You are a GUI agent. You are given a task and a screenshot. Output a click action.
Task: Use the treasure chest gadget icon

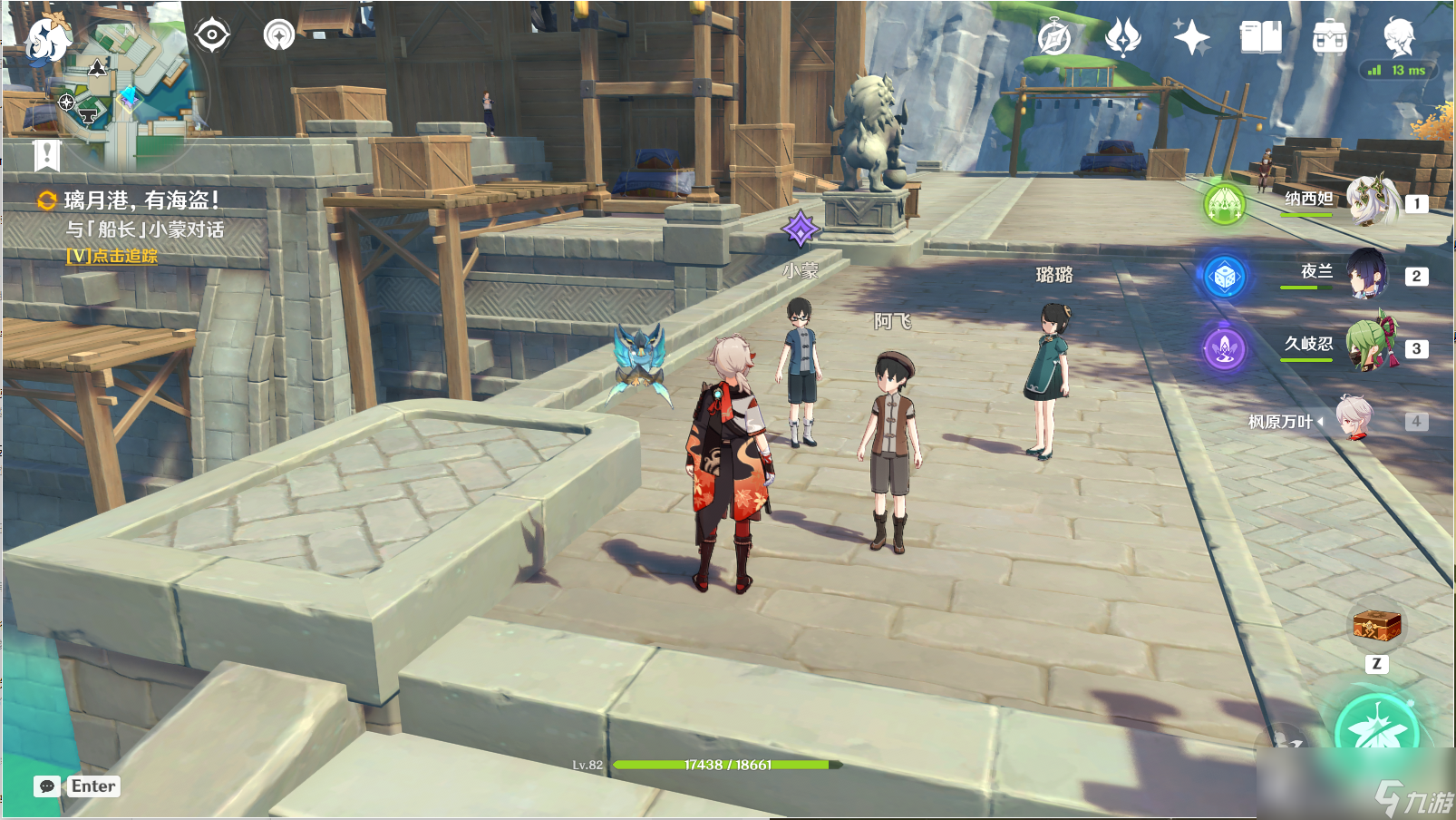coord(1376,626)
